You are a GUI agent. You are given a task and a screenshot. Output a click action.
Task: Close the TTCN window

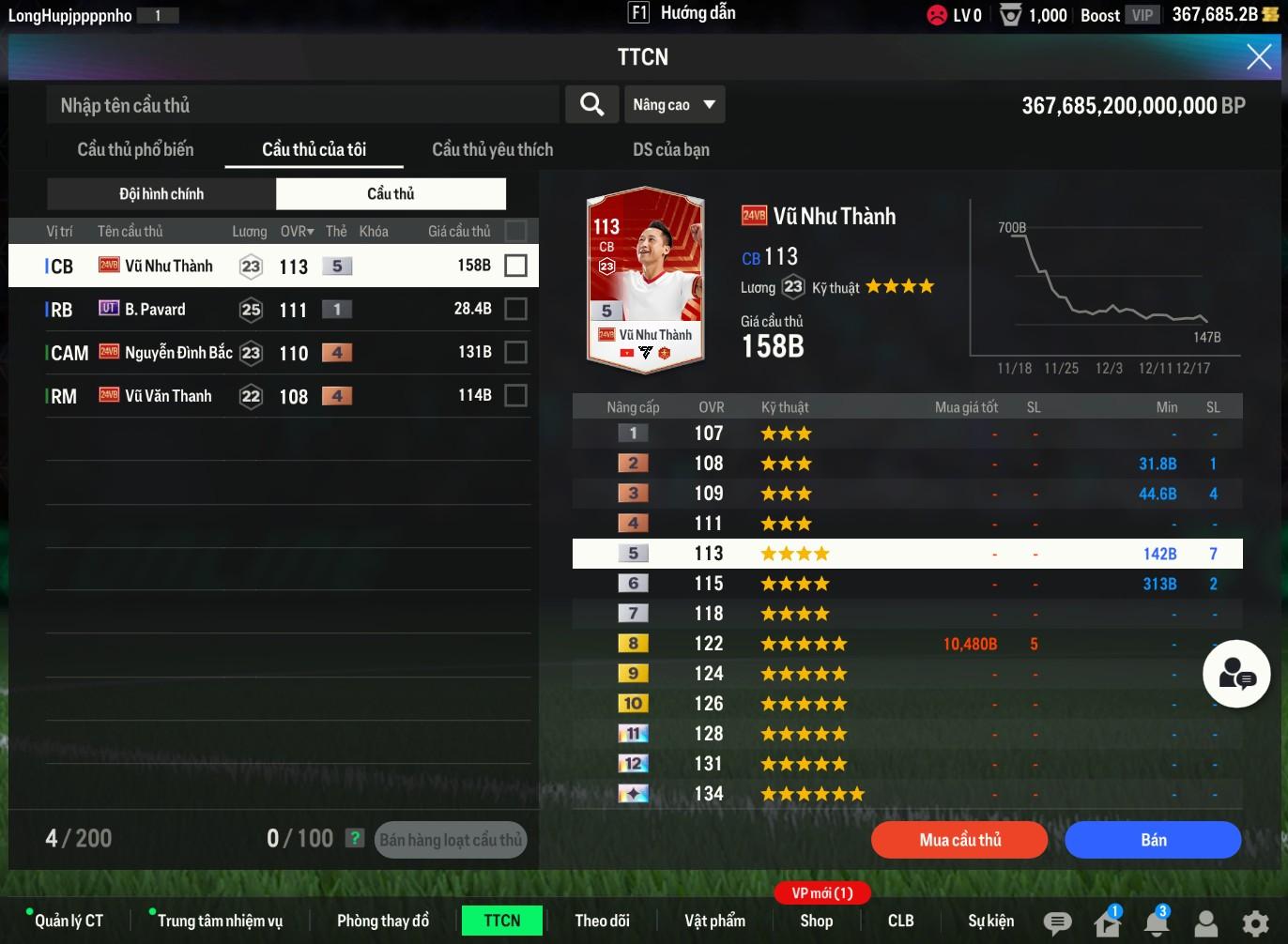pyautogui.click(x=1259, y=57)
